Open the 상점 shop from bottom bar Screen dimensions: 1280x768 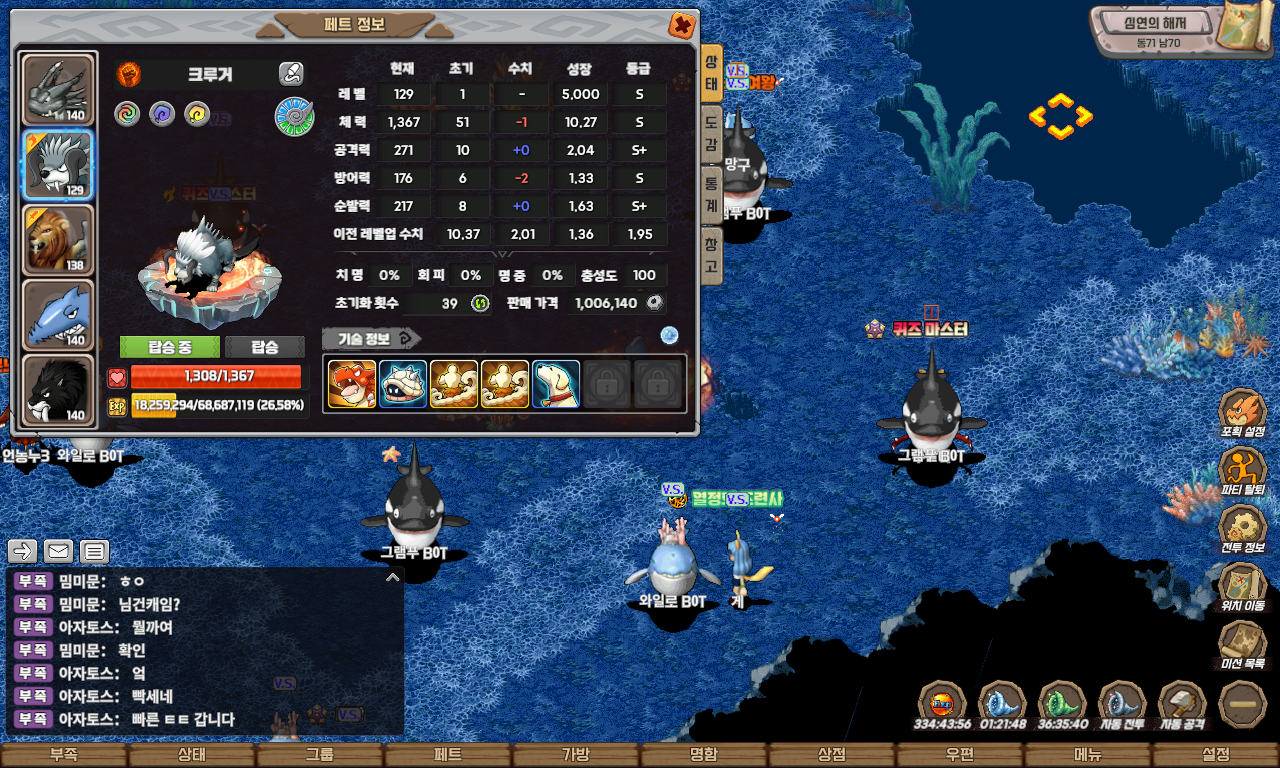[x=832, y=755]
